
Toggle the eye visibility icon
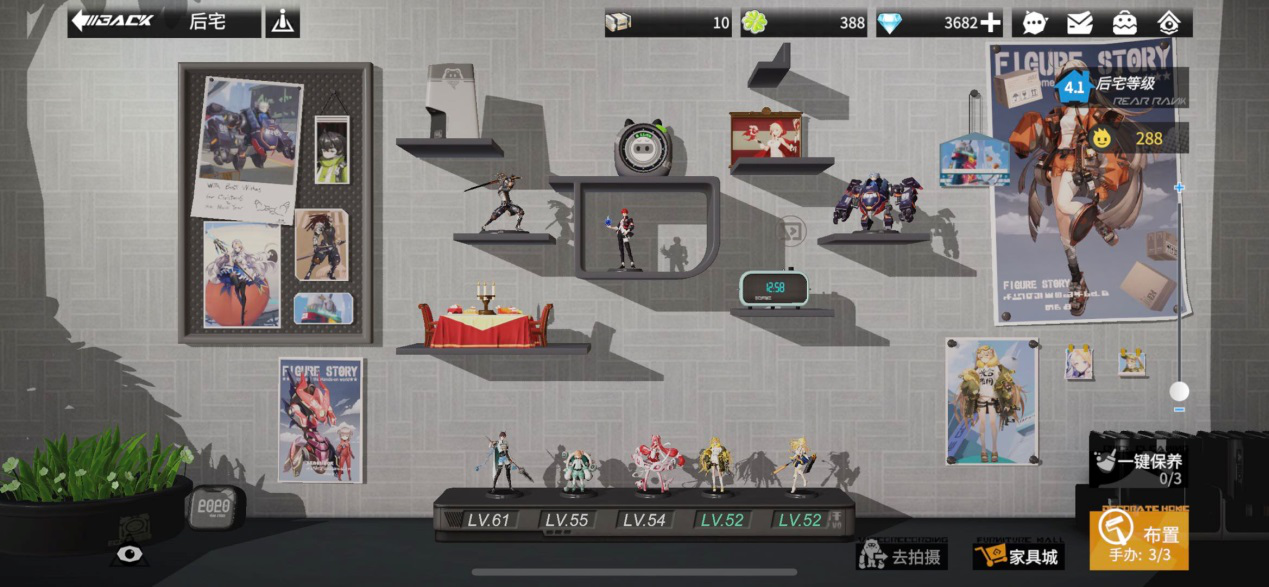coord(129,553)
